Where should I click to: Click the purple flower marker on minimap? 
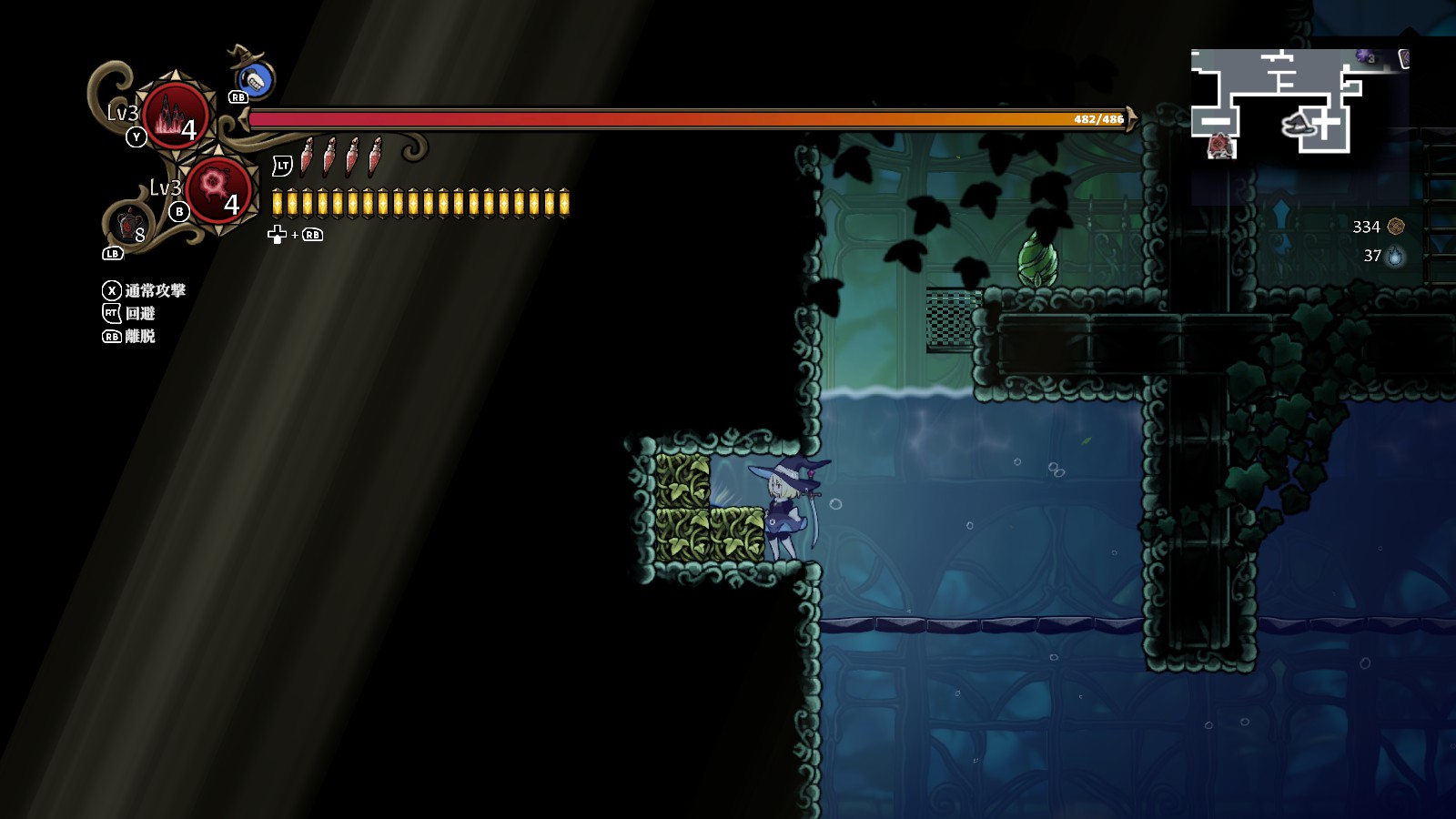pyautogui.click(x=1363, y=56)
